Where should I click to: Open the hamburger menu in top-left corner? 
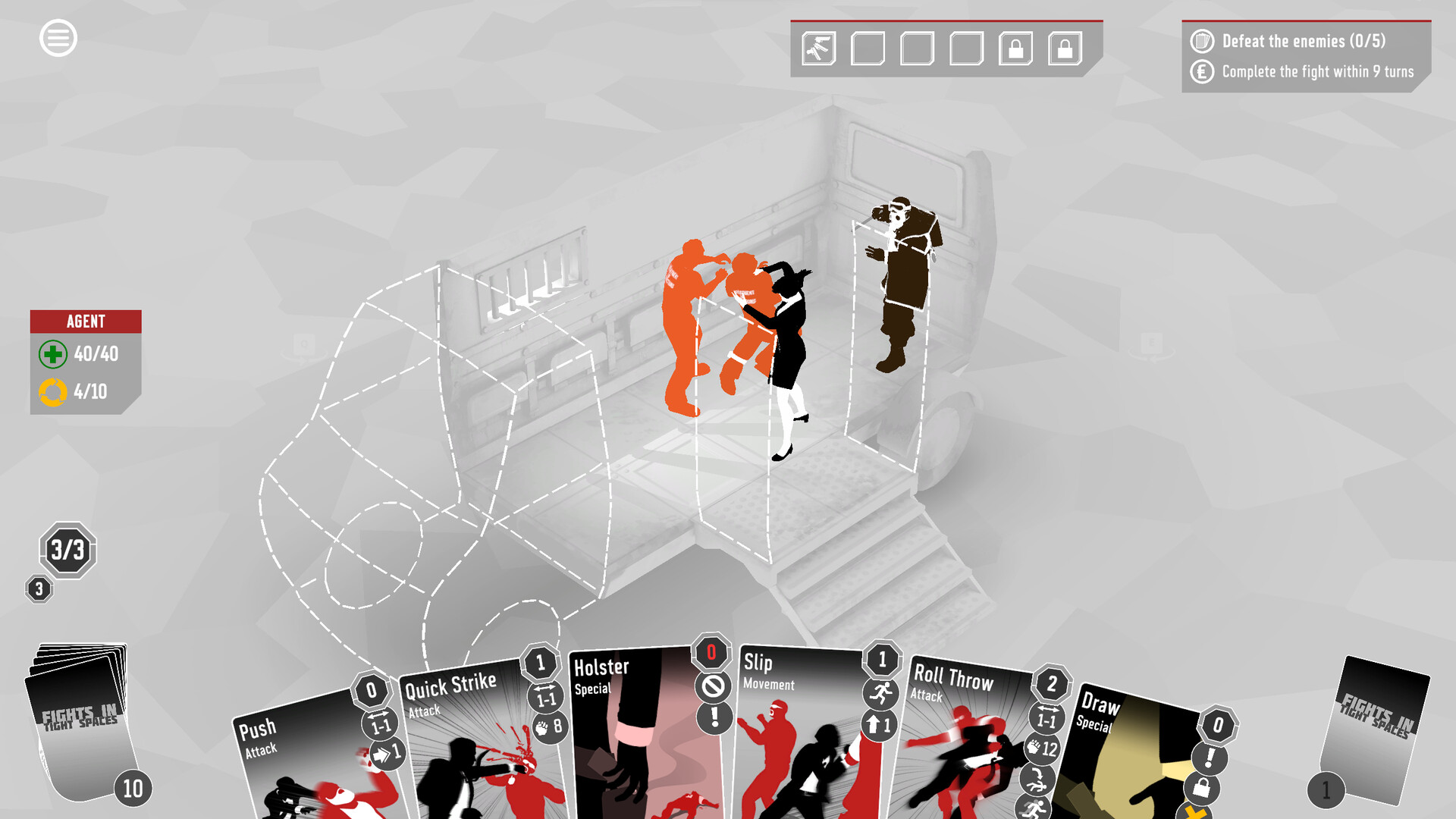click(57, 38)
